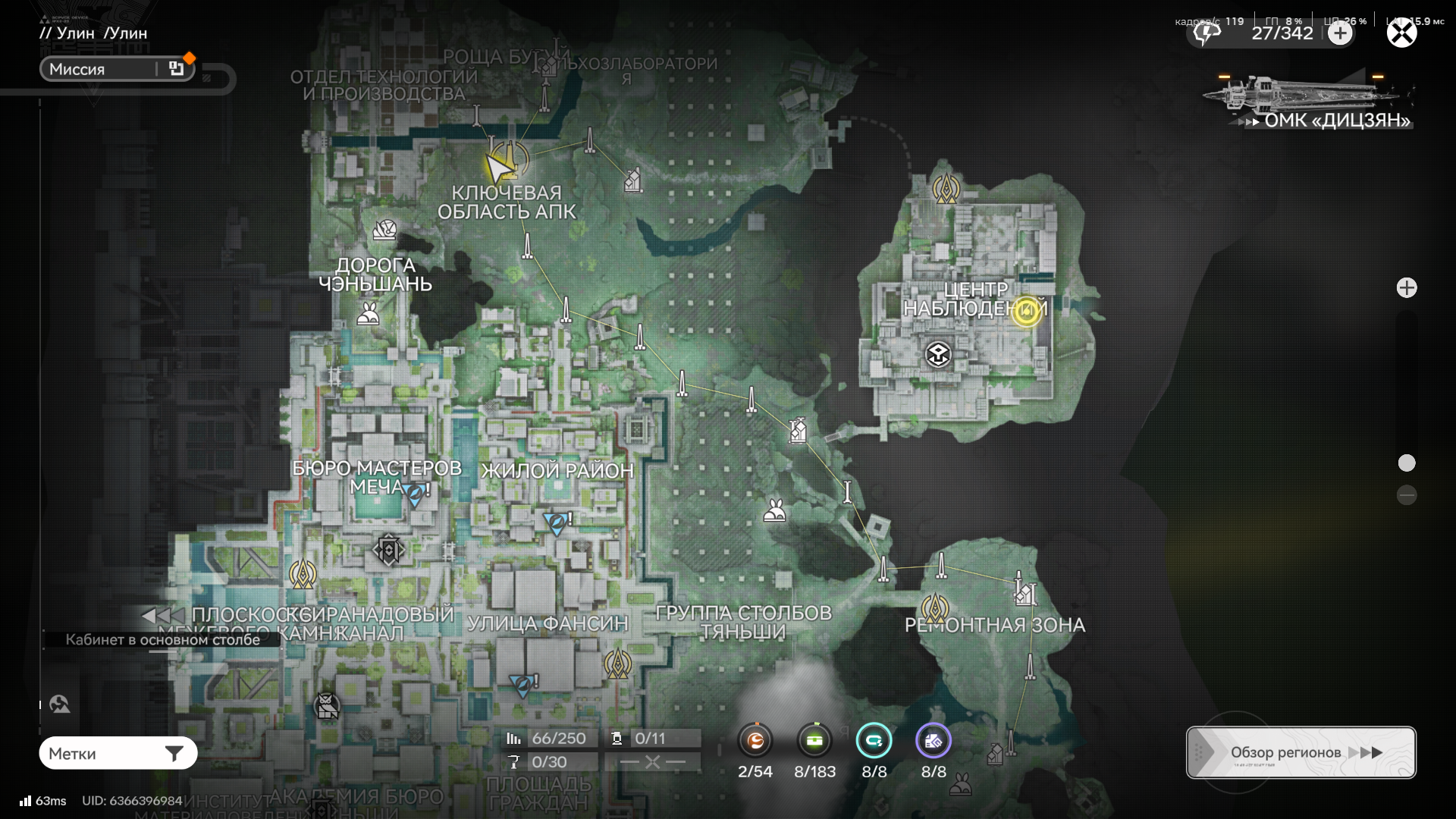
Task: Zoom out the map with minus button
Action: (1407, 495)
